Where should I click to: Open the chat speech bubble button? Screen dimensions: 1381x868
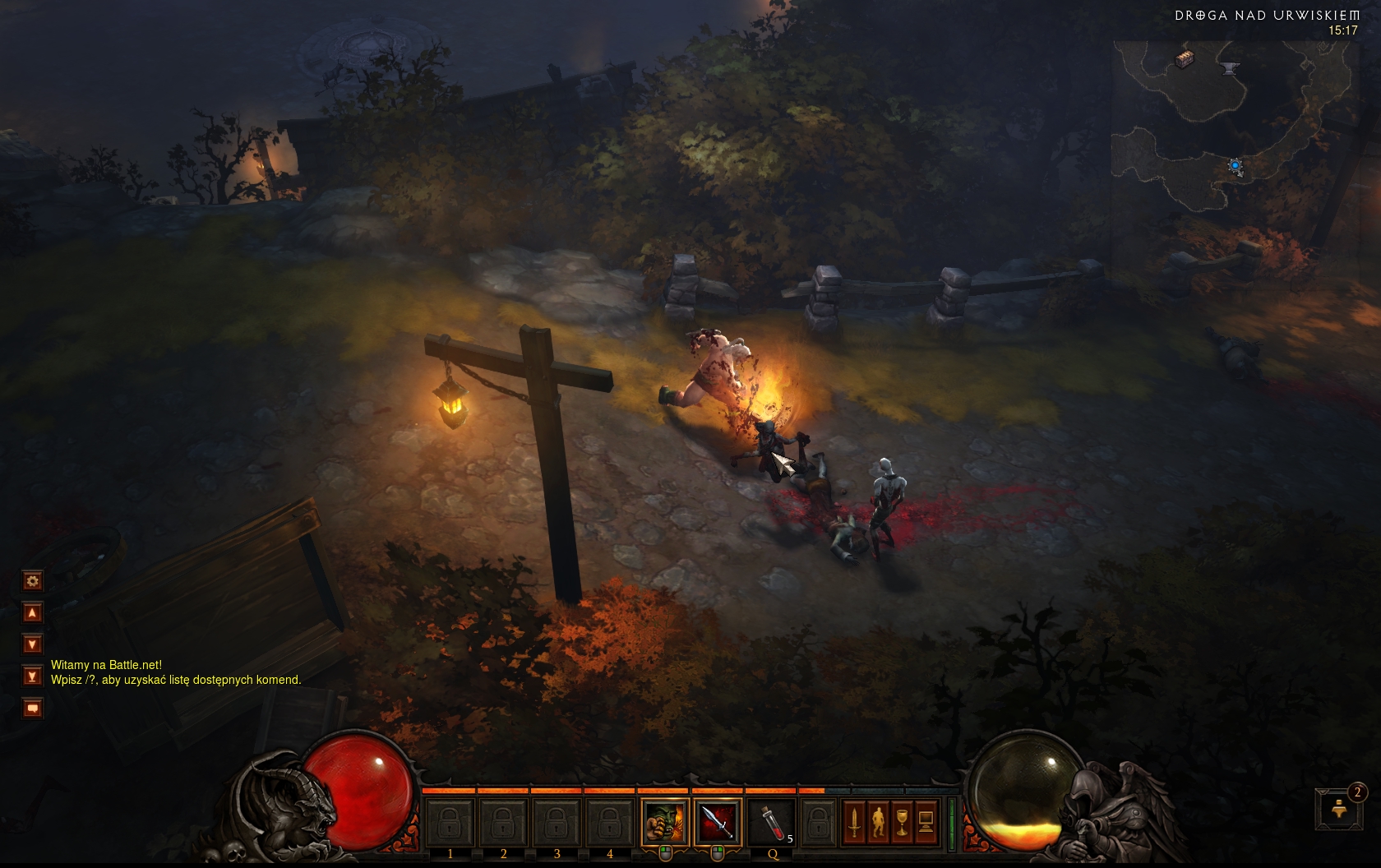(x=32, y=708)
